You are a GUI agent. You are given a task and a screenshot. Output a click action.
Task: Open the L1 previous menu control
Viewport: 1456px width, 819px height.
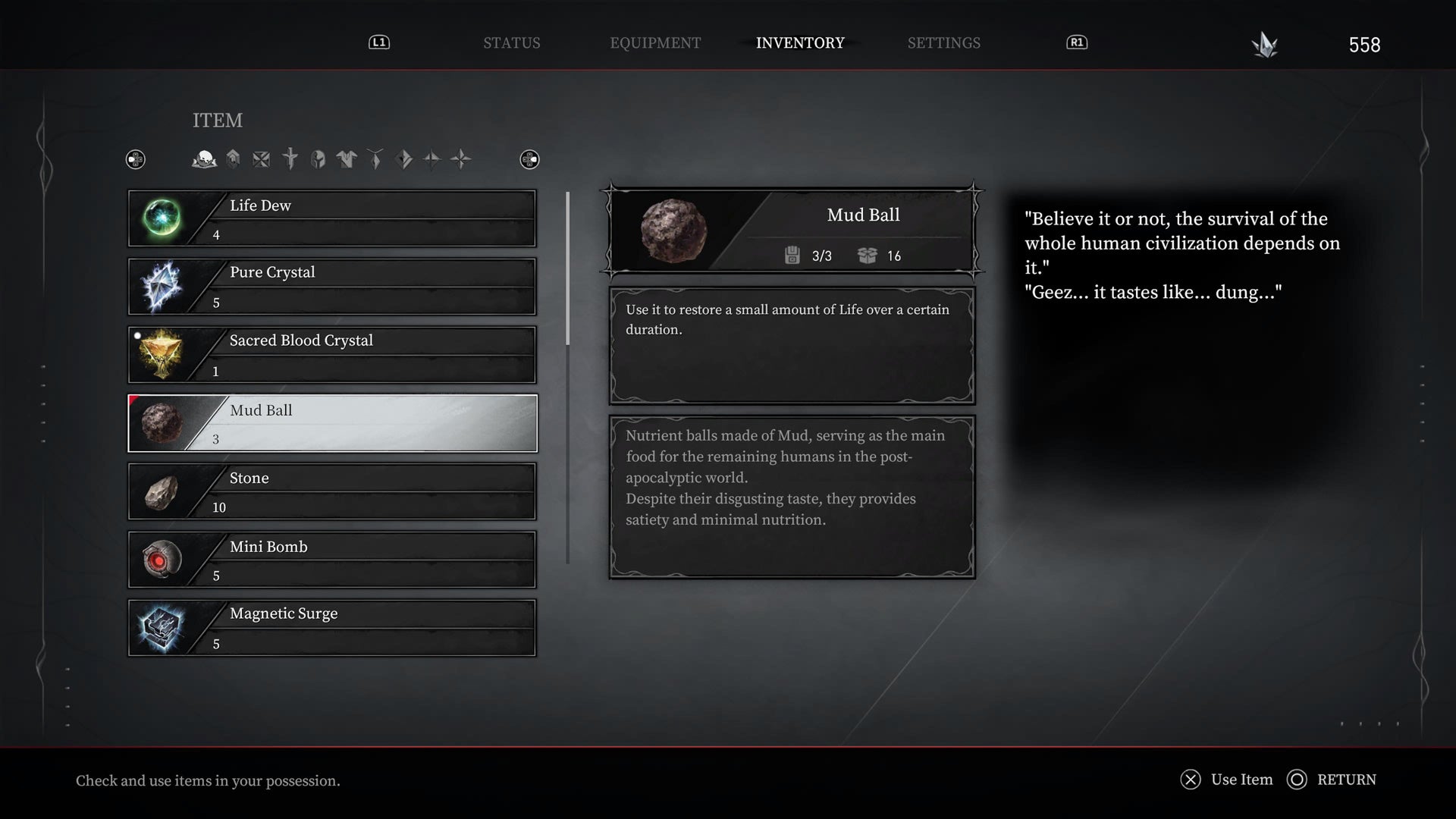click(378, 42)
